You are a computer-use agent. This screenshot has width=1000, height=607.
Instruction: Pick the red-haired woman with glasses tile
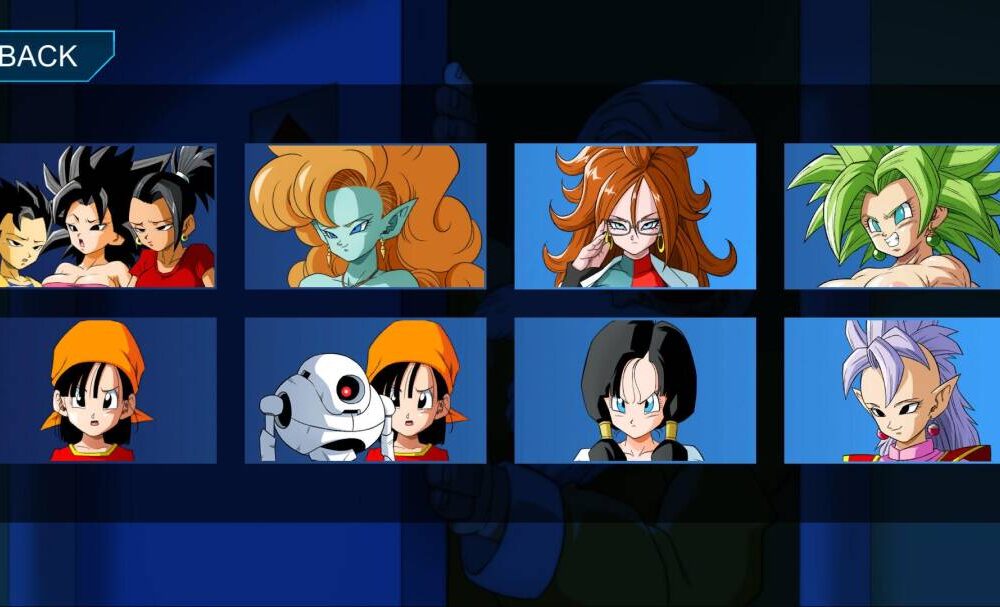pyautogui.click(x=635, y=216)
